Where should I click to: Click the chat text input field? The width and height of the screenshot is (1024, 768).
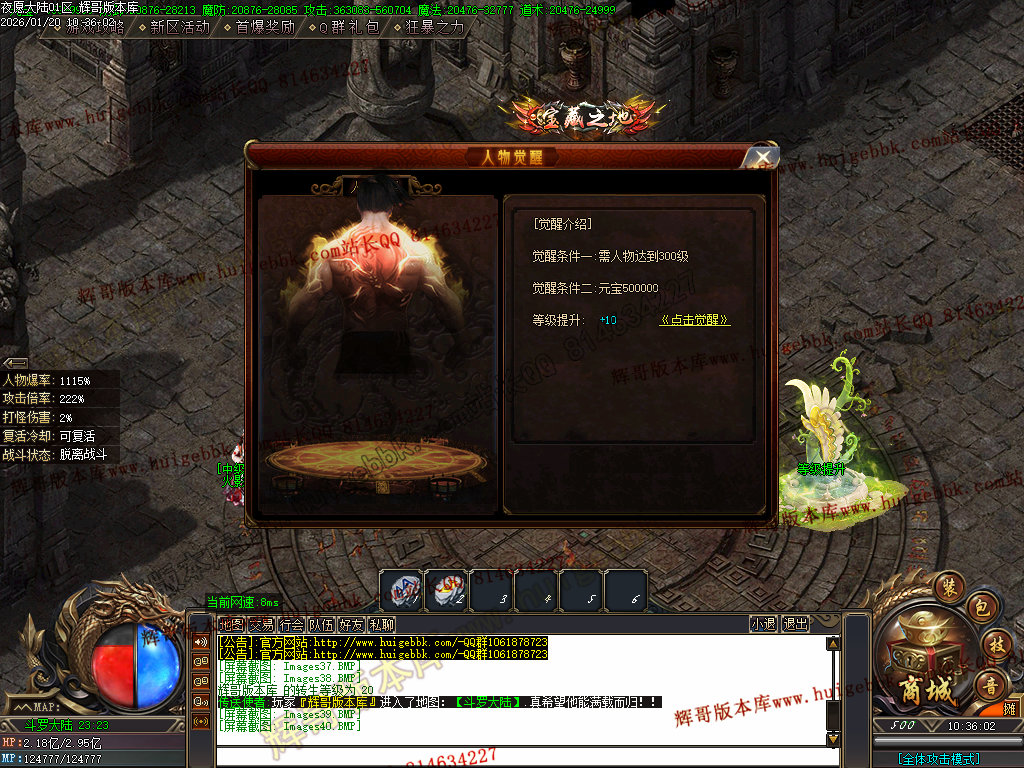pos(520,757)
